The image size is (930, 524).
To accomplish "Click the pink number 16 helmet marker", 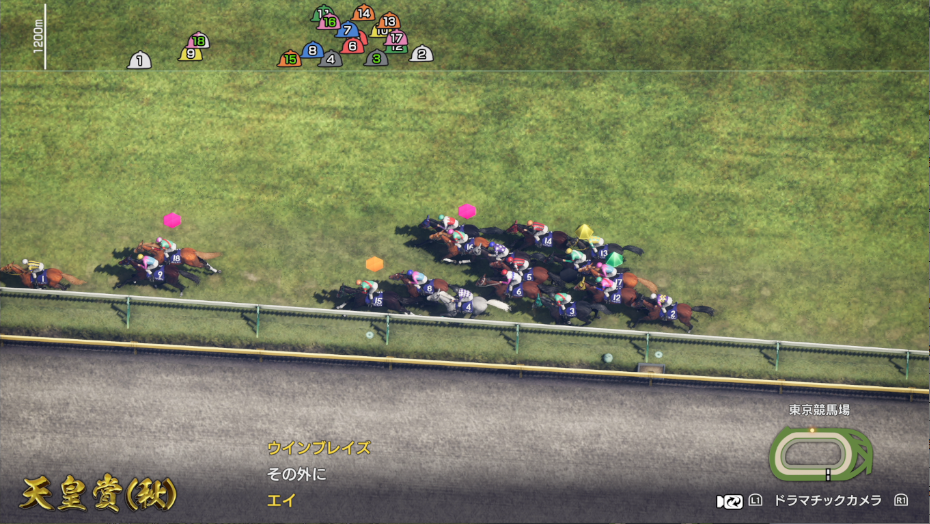I will (329, 22).
